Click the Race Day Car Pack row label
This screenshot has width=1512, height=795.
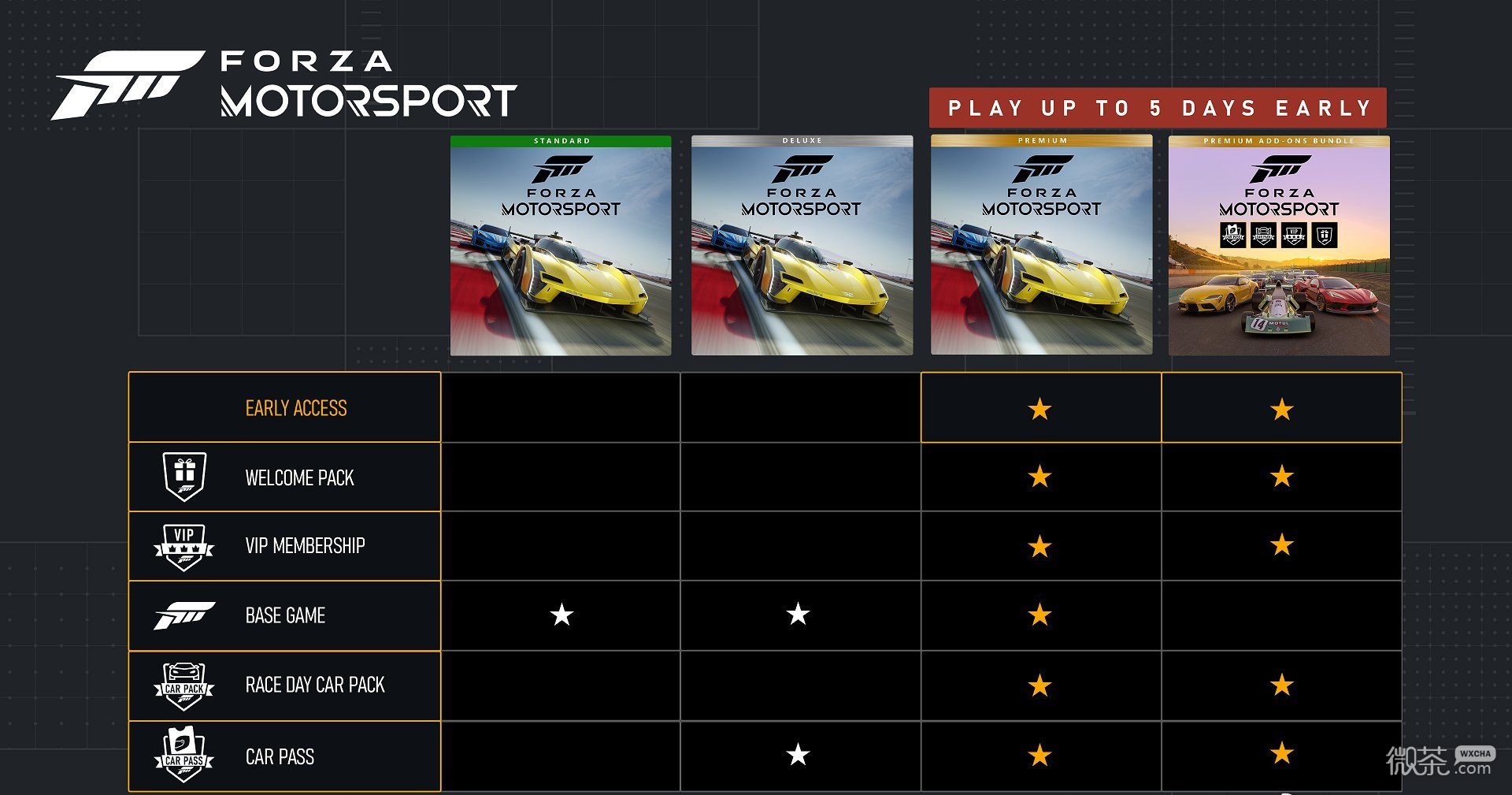(315, 685)
